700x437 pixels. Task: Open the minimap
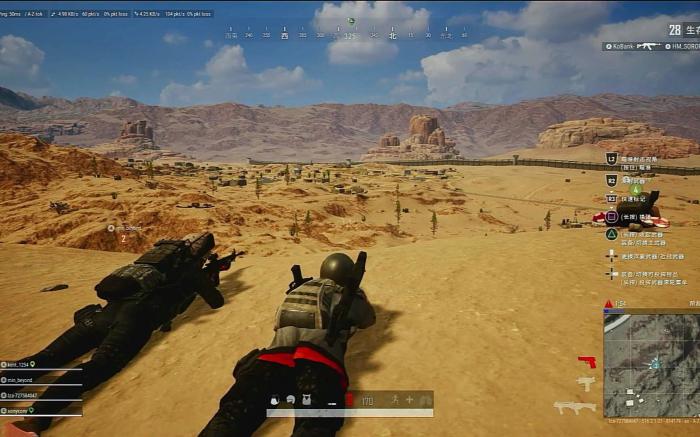tap(651, 361)
